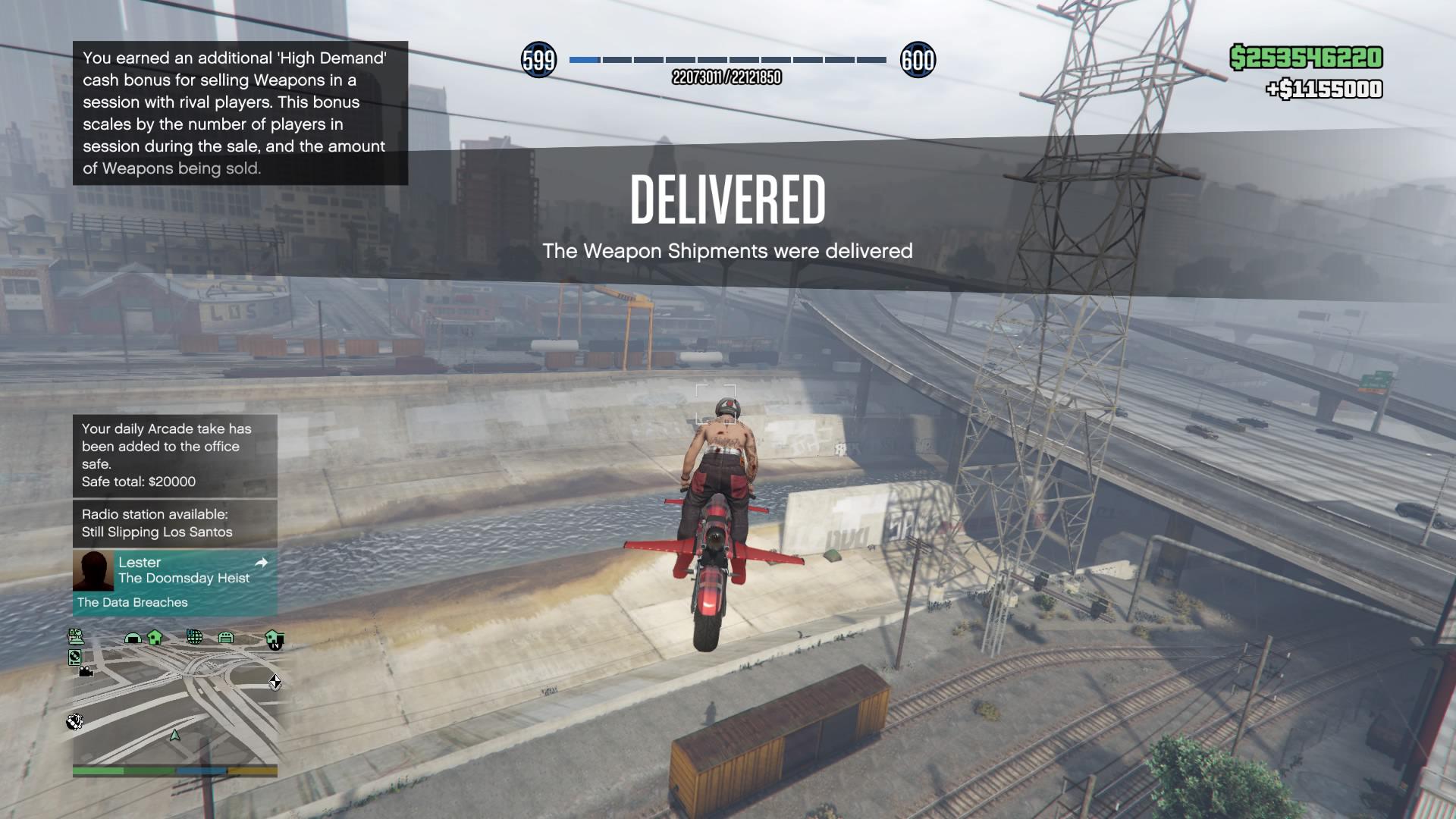Click the globe website blip on the minimap
The image size is (1456, 819).
[x=195, y=638]
